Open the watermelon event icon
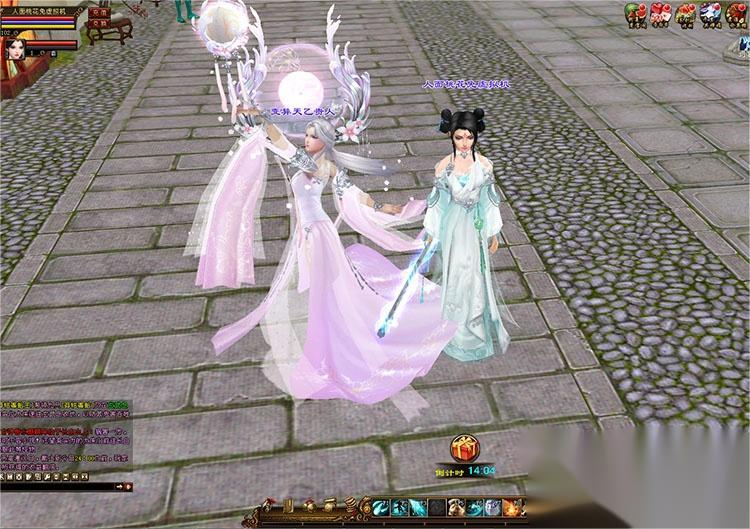The image size is (750, 529). click(634, 13)
